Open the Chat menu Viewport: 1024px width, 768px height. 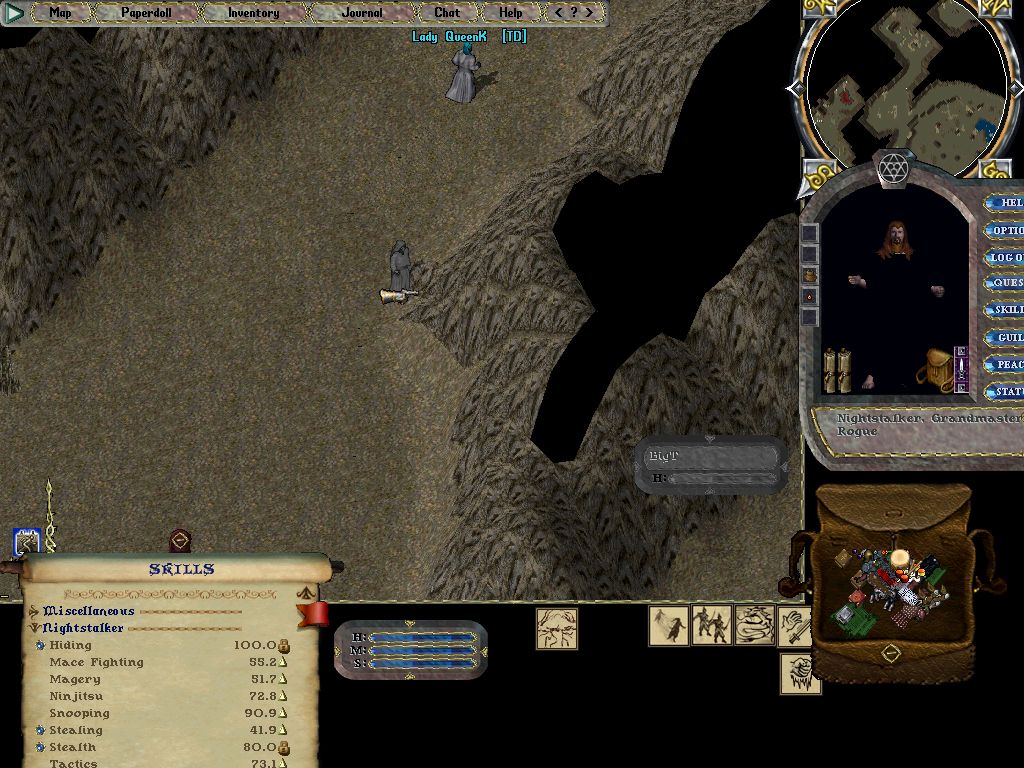point(447,13)
